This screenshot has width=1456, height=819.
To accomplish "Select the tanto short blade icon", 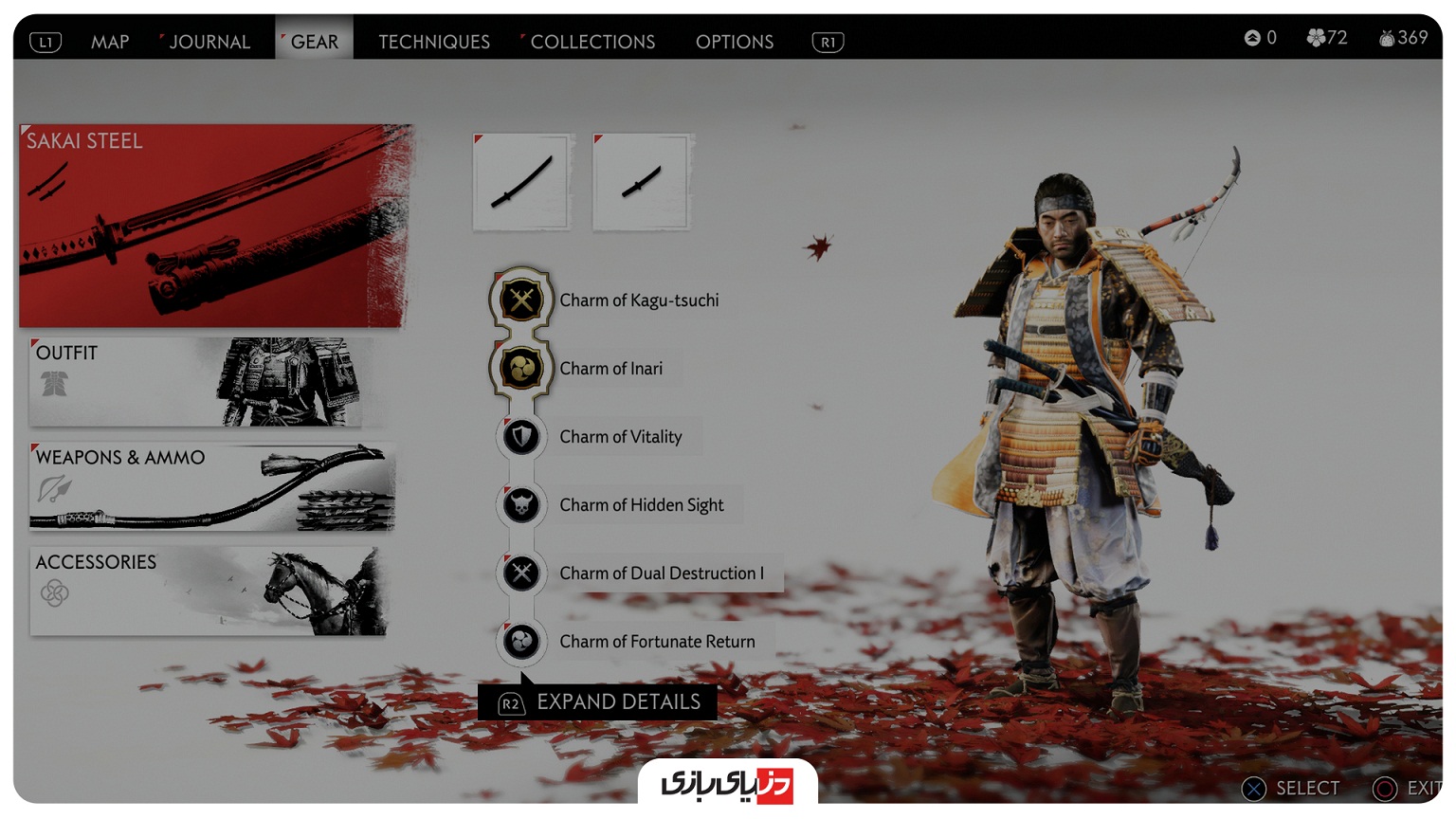I will (x=641, y=182).
